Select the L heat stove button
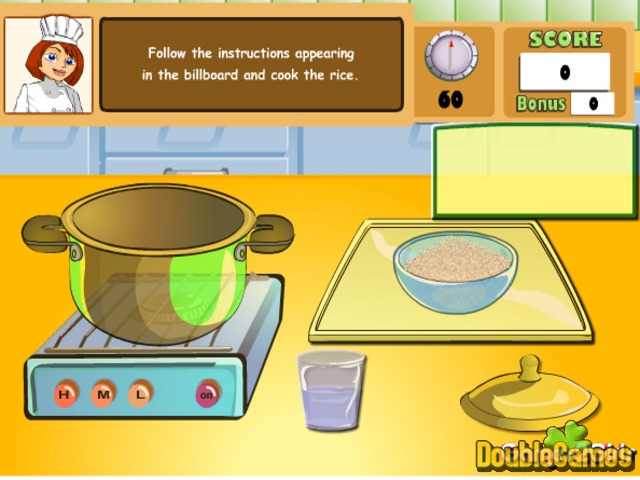 pos(139,393)
